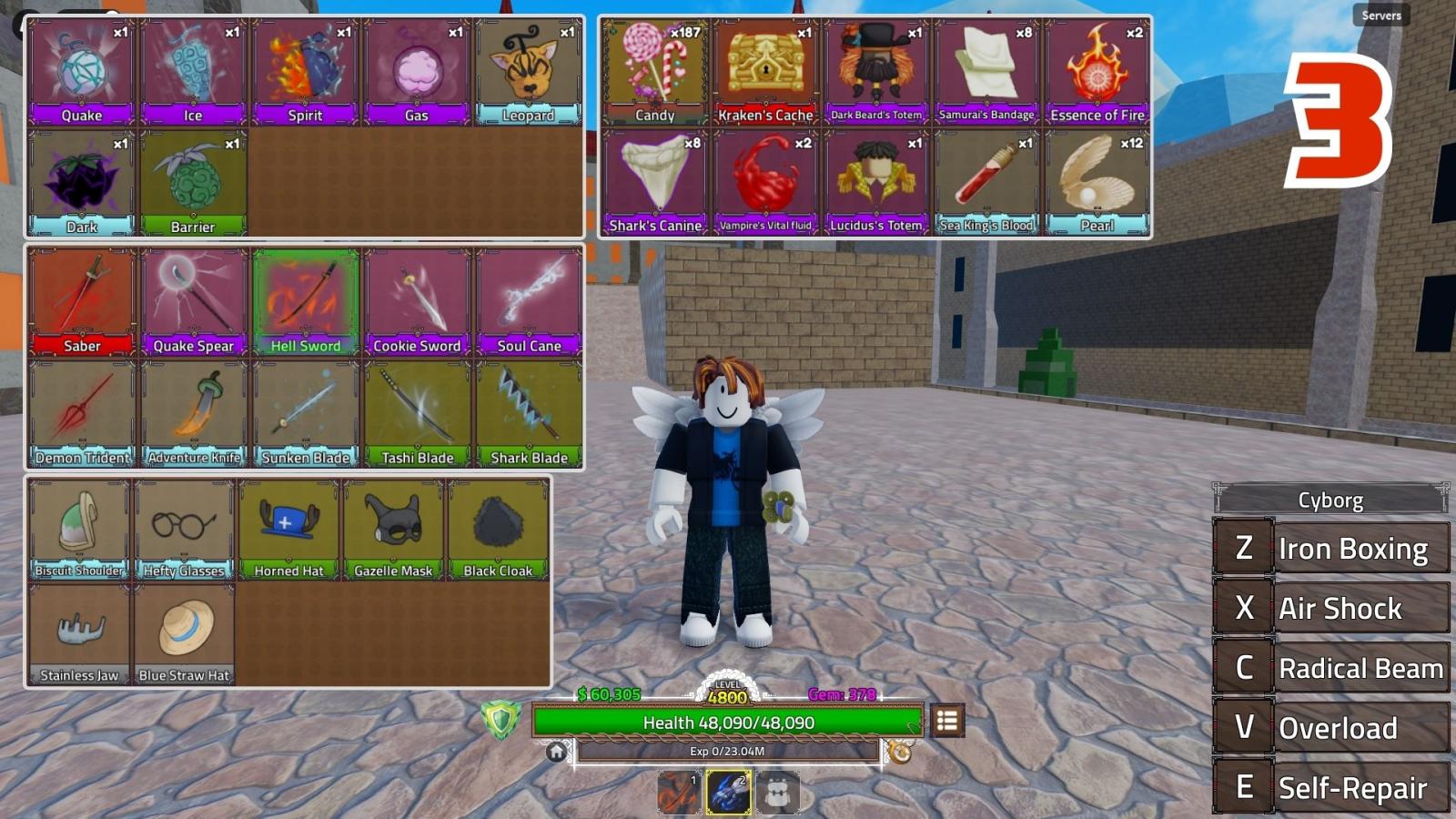Viewport: 1456px width, 819px height.
Task: Equip the Horned Hat accessory
Action: pyautogui.click(x=288, y=529)
